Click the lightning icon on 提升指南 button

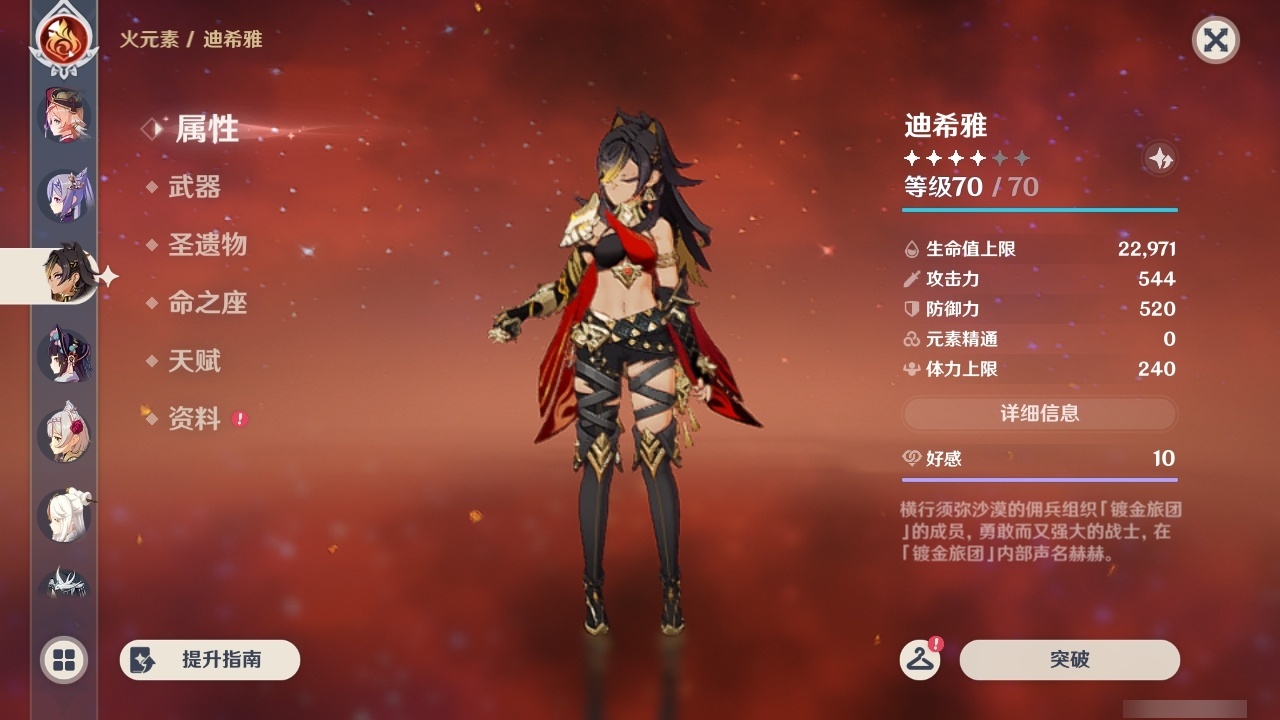point(143,660)
